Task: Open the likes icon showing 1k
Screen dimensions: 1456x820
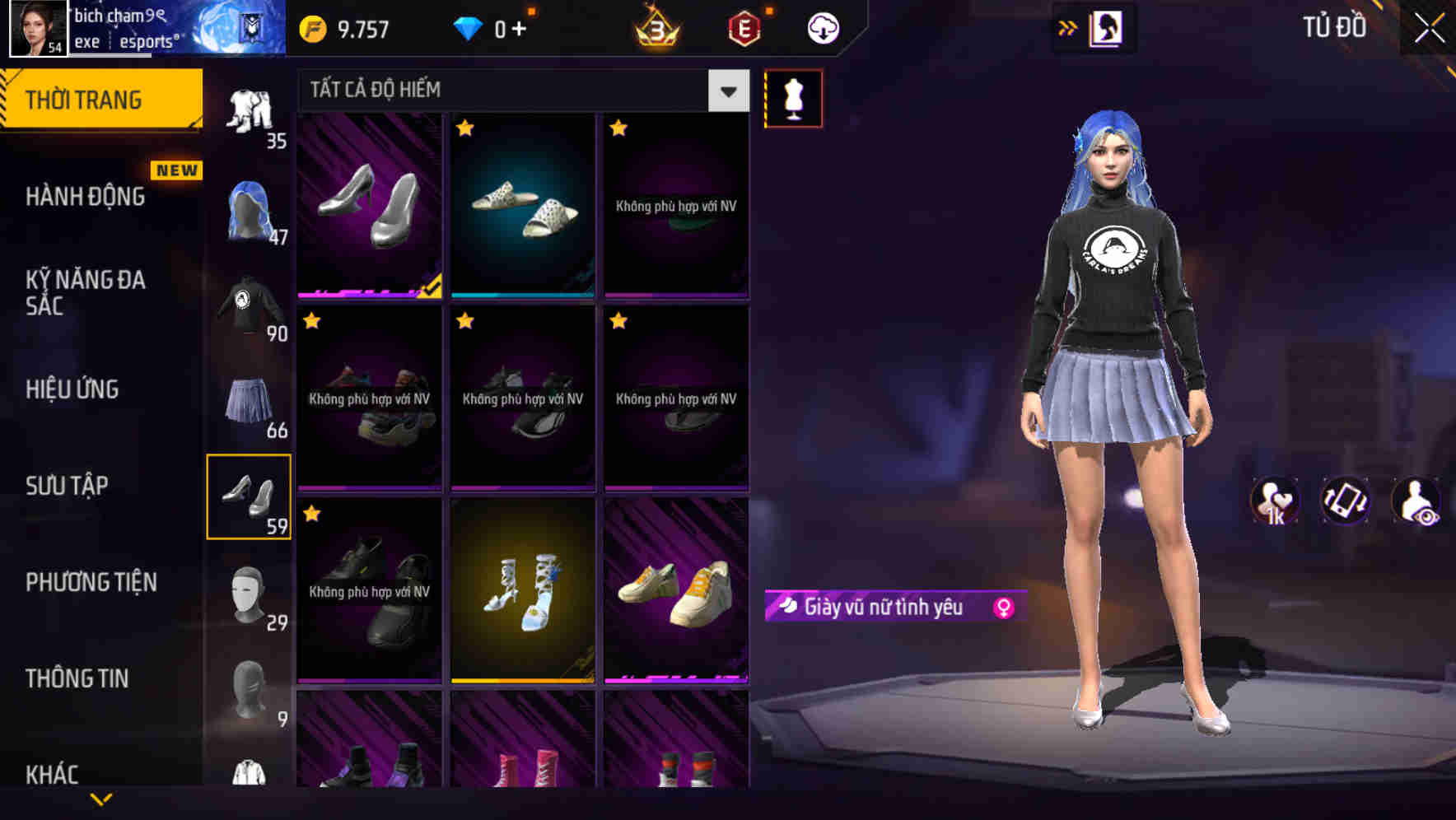Action: coord(1276,501)
